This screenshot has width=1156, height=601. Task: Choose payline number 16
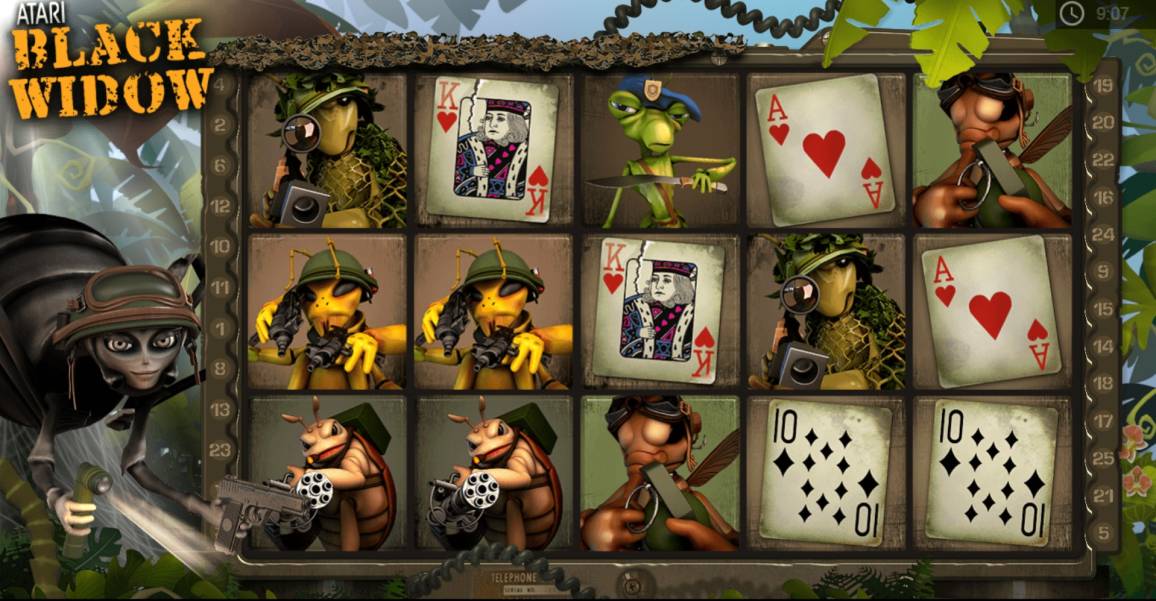(x=1103, y=197)
